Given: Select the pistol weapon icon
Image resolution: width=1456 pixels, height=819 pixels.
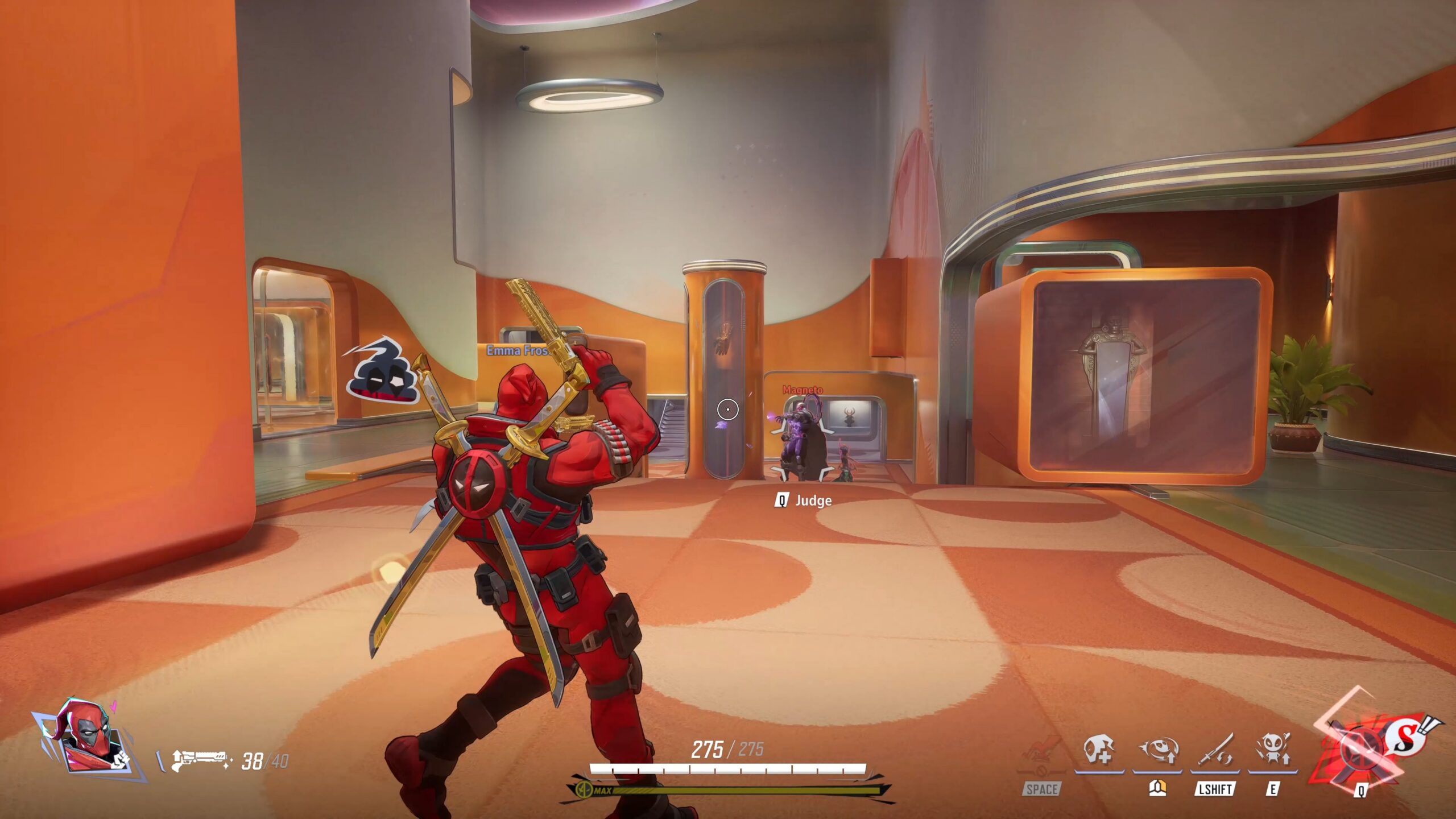Looking at the screenshot, I should (x=199, y=760).
